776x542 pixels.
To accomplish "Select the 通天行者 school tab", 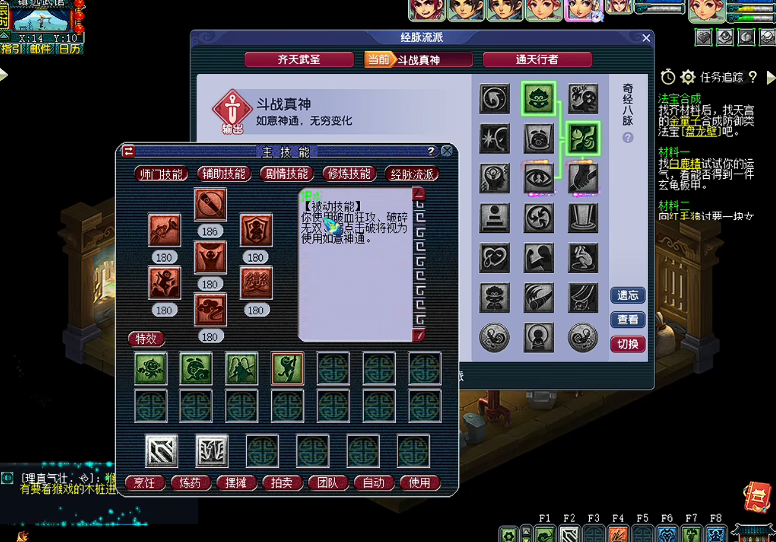I will coord(537,60).
